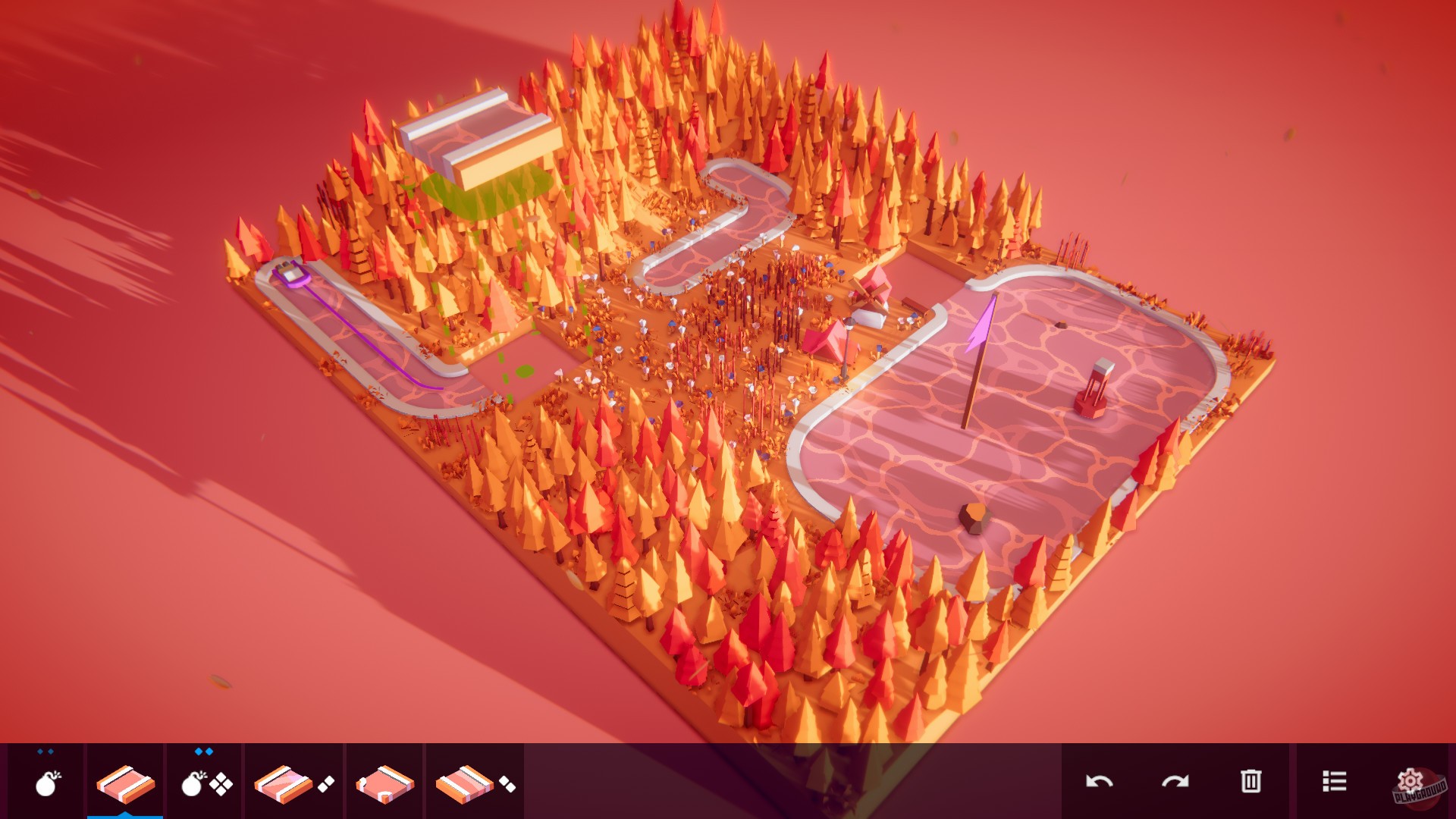Screen dimensions: 1456x819
Task: Click the pink finish flag in the pond
Action: (x=980, y=318)
